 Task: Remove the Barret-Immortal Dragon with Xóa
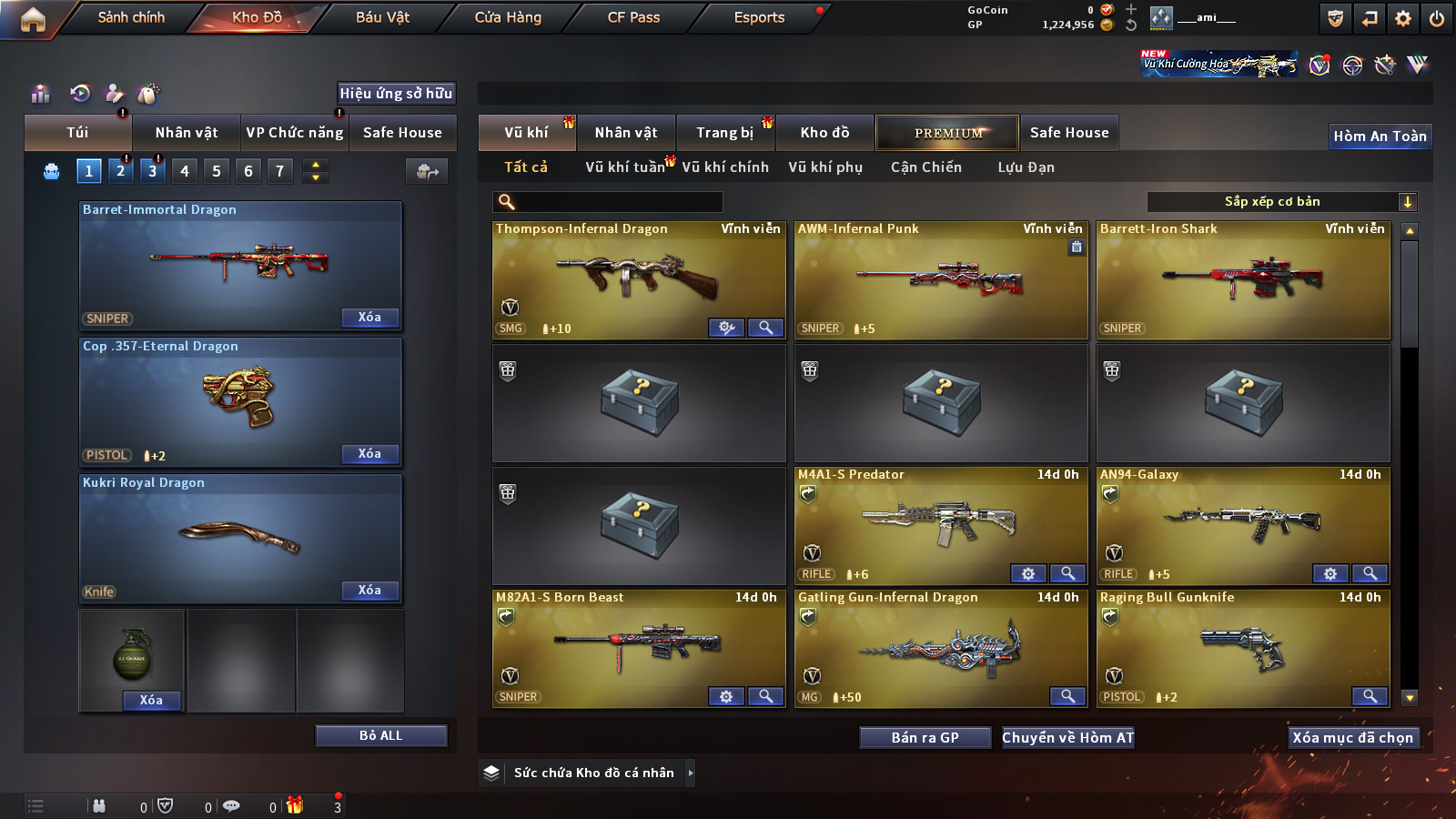(369, 318)
